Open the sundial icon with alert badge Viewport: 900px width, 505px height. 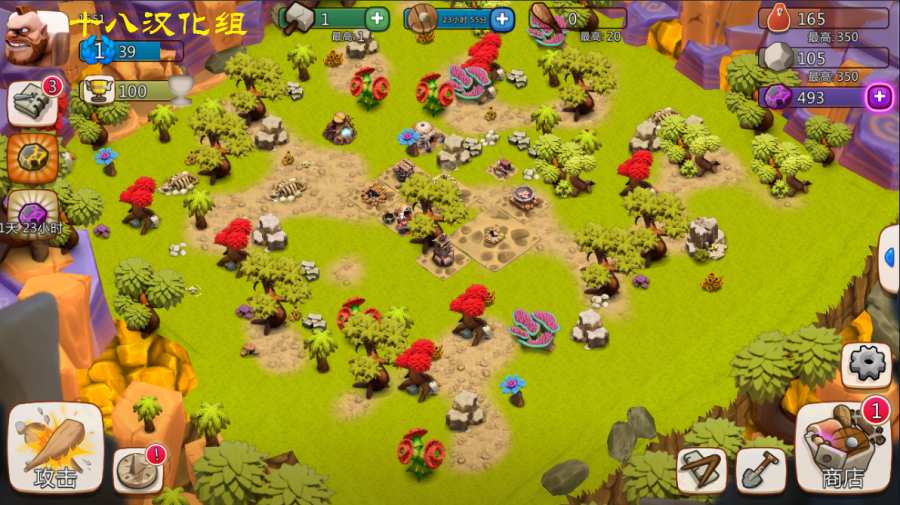click(137, 468)
